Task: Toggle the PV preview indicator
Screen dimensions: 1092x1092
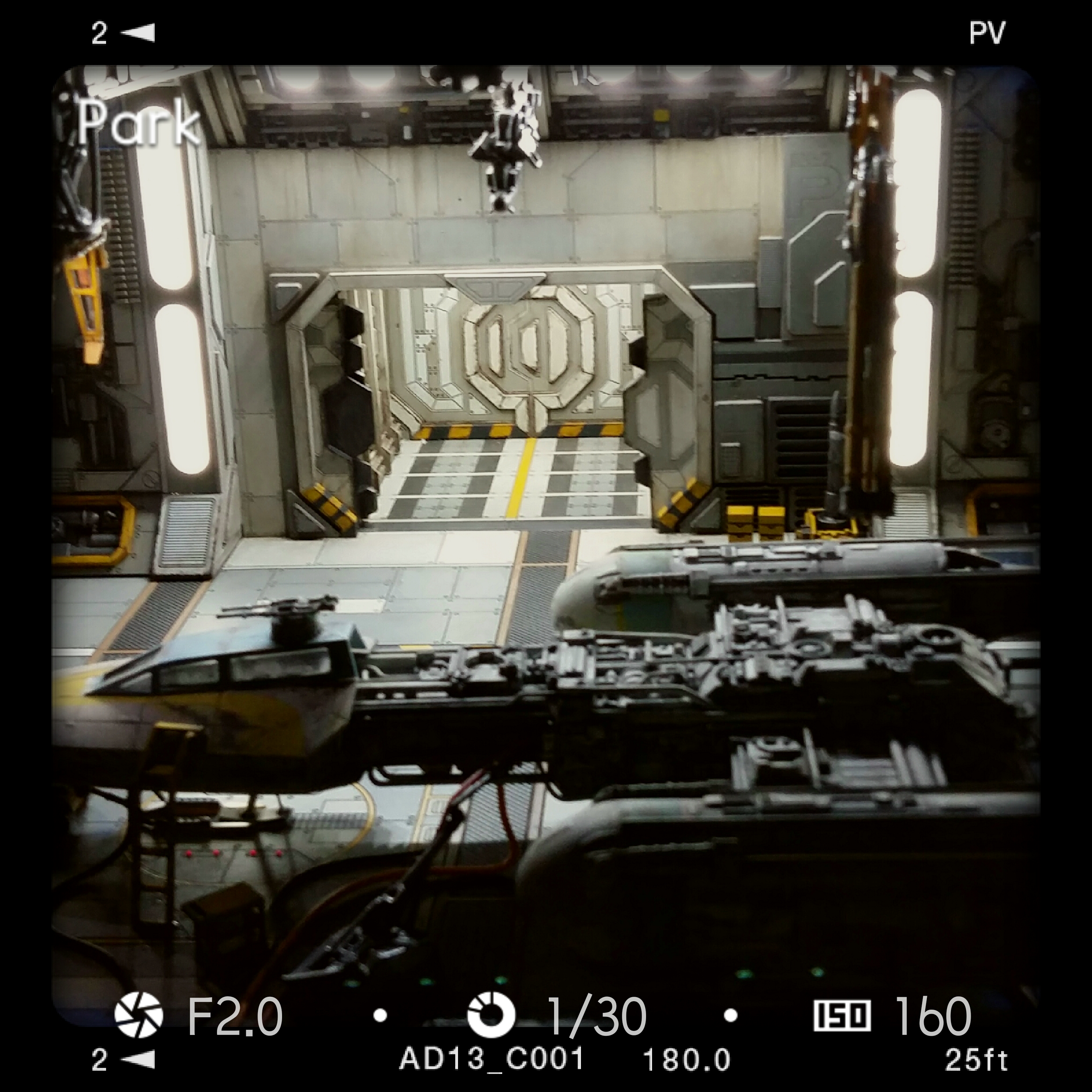Action: (x=987, y=33)
